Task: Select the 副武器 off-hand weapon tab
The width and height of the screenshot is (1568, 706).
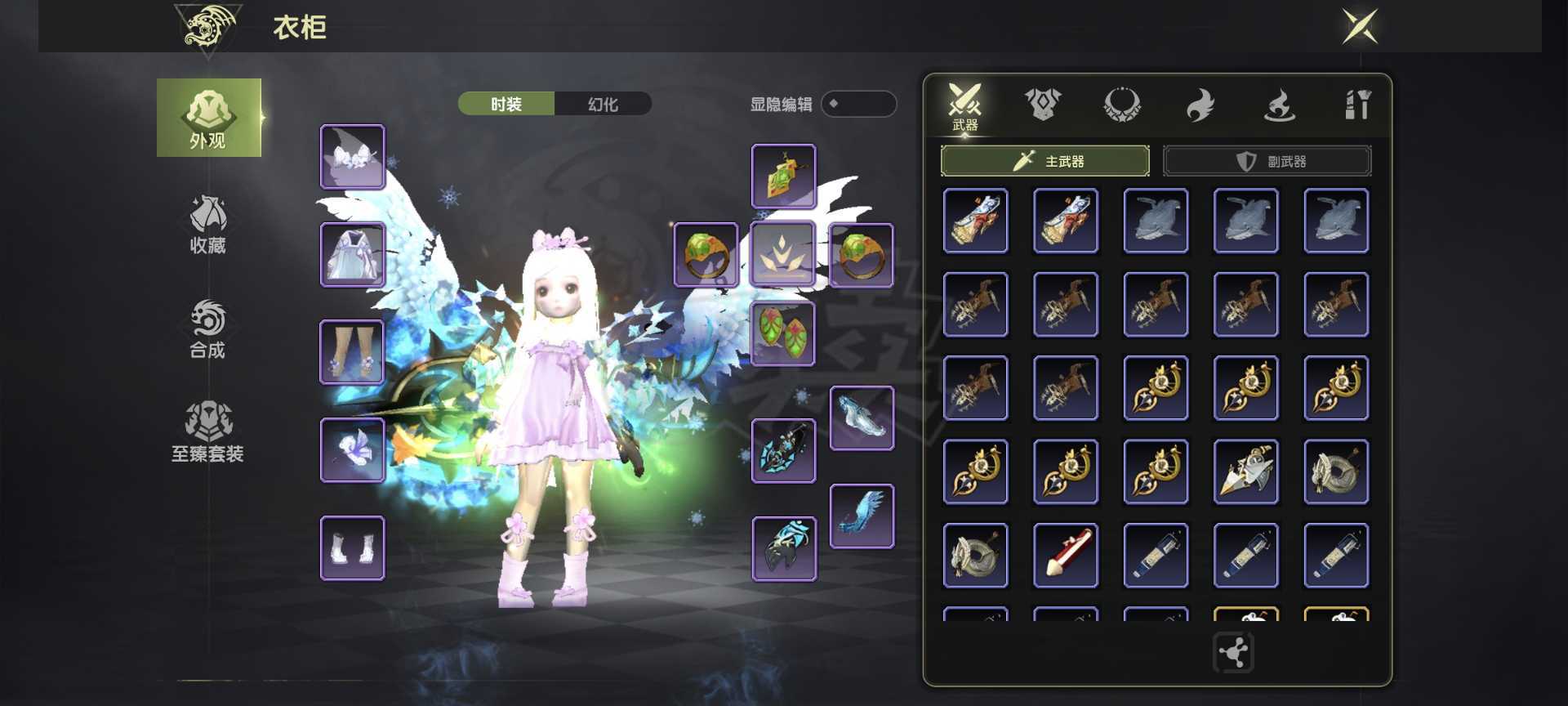Action: [x=1267, y=161]
